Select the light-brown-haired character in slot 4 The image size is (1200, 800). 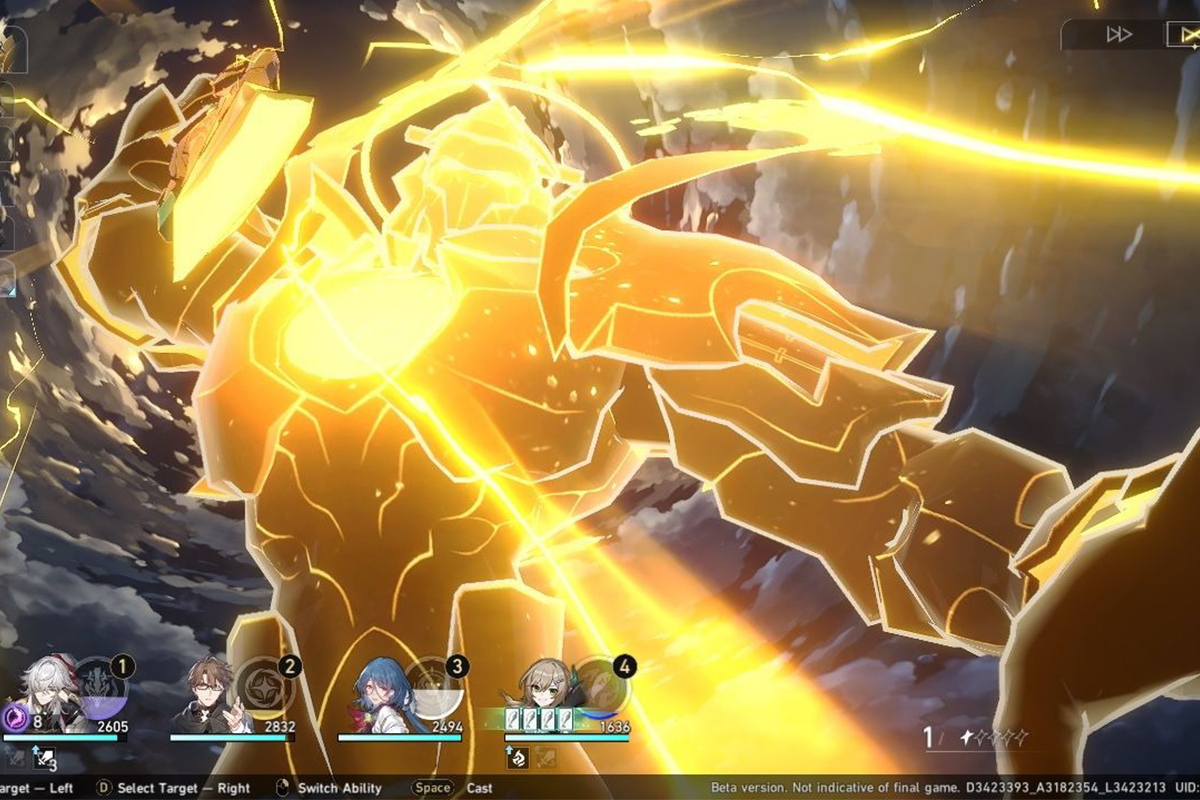pyautogui.click(x=545, y=690)
